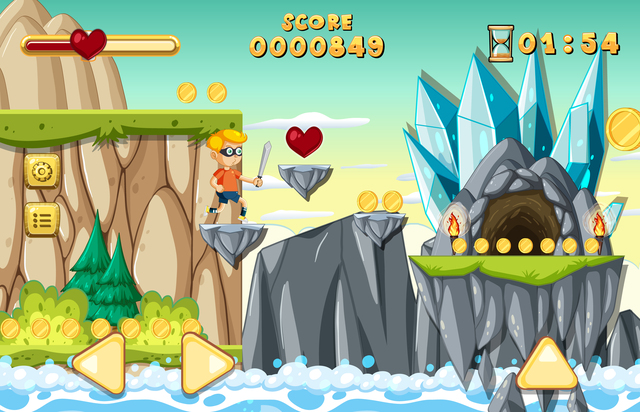The width and height of the screenshot is (640, 412).
Task: Open the gear settings button
Action: (42, 171)
